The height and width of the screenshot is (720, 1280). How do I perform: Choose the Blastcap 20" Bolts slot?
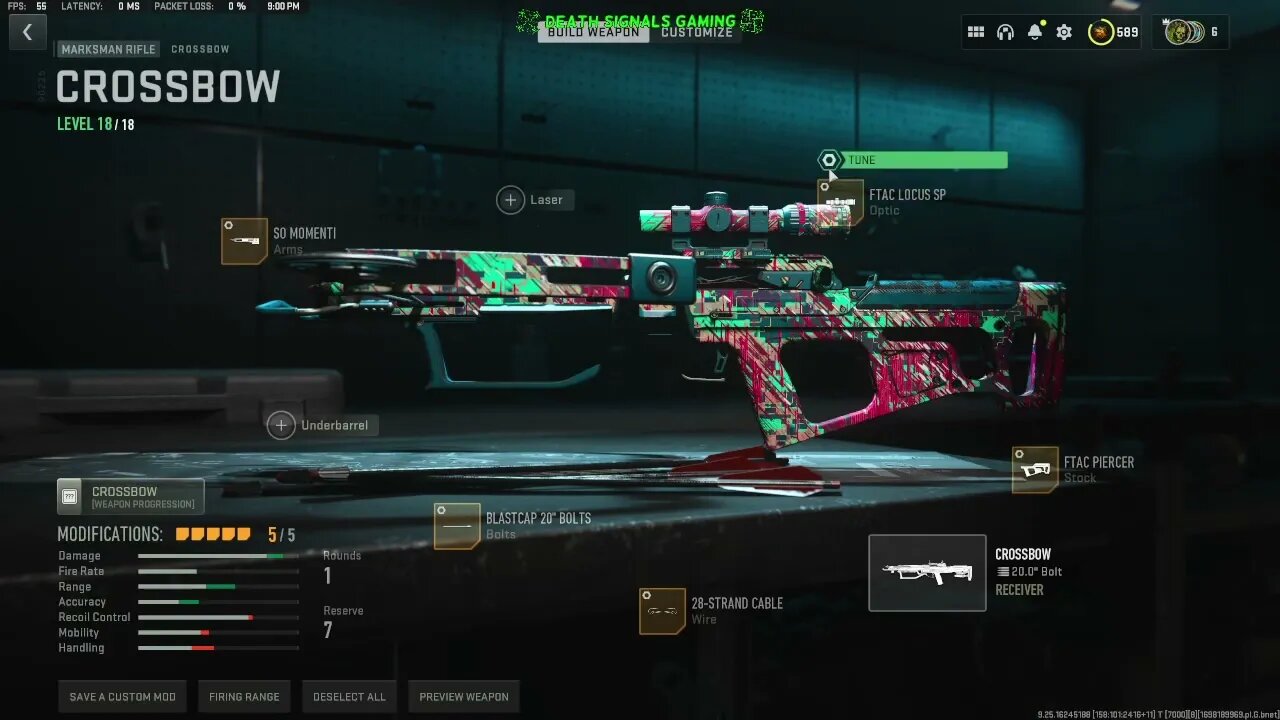coord(457,526)
